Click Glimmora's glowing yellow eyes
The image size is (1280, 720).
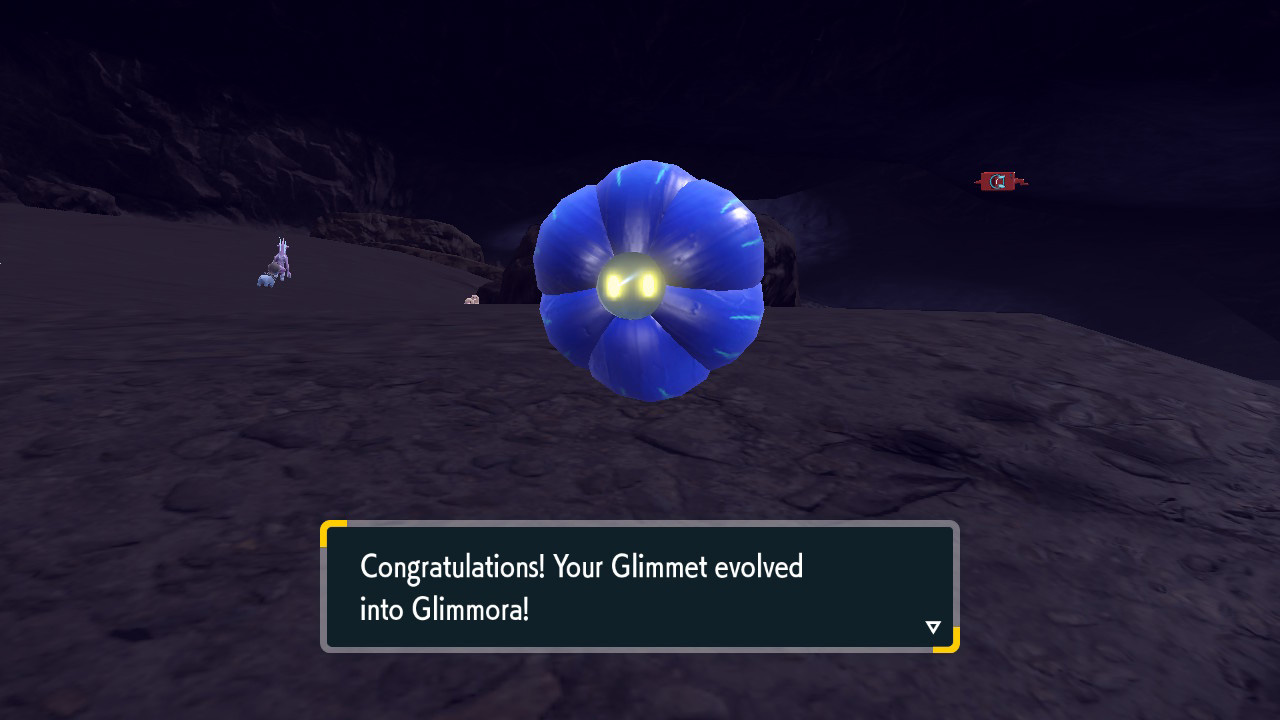632,283
